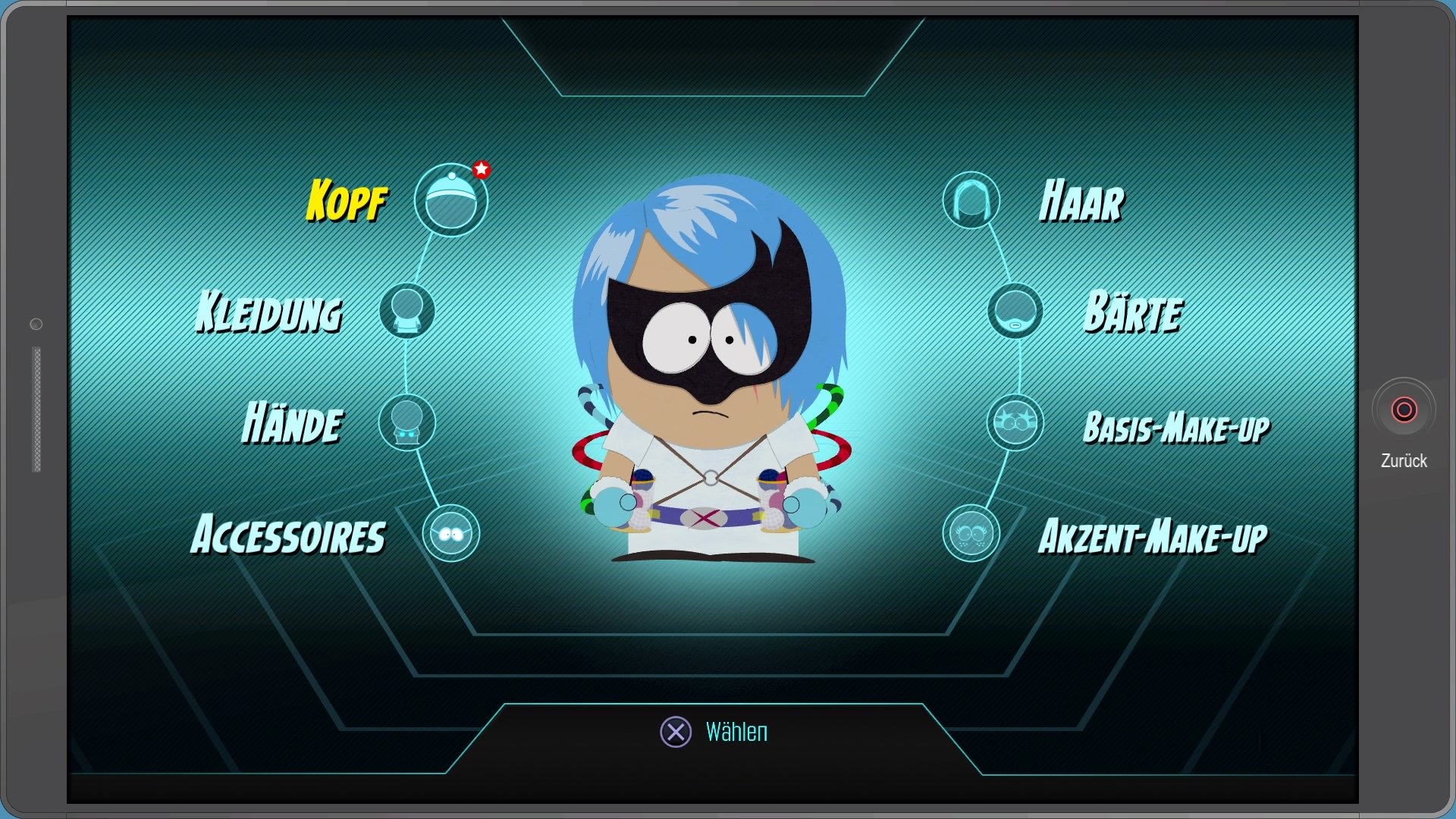
Task: Click the gloves icon for hands
Action: (x=407, y=422)
